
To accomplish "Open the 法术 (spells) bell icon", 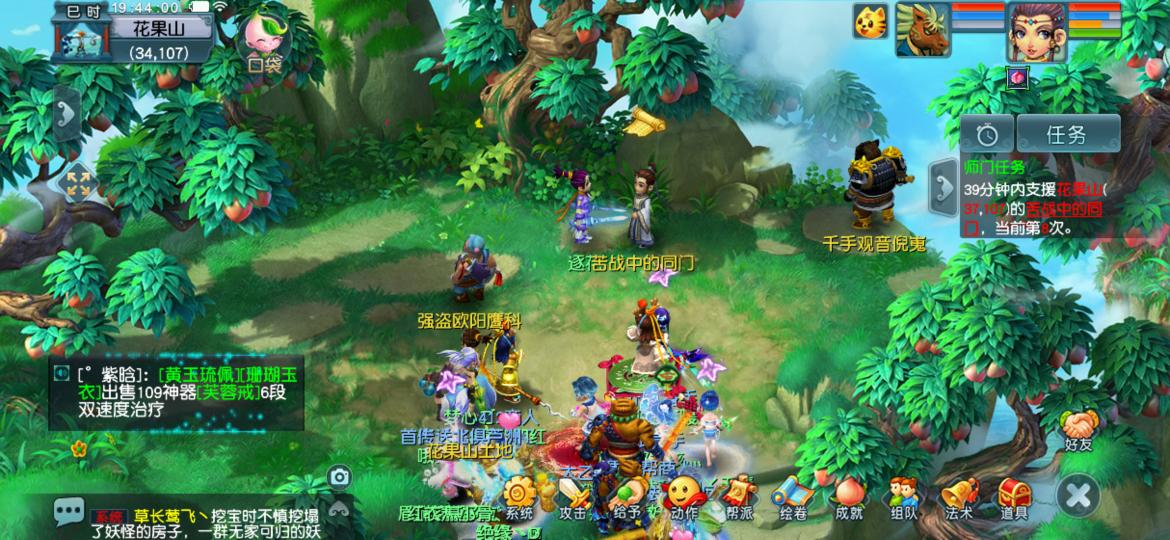I will point(958,498).
